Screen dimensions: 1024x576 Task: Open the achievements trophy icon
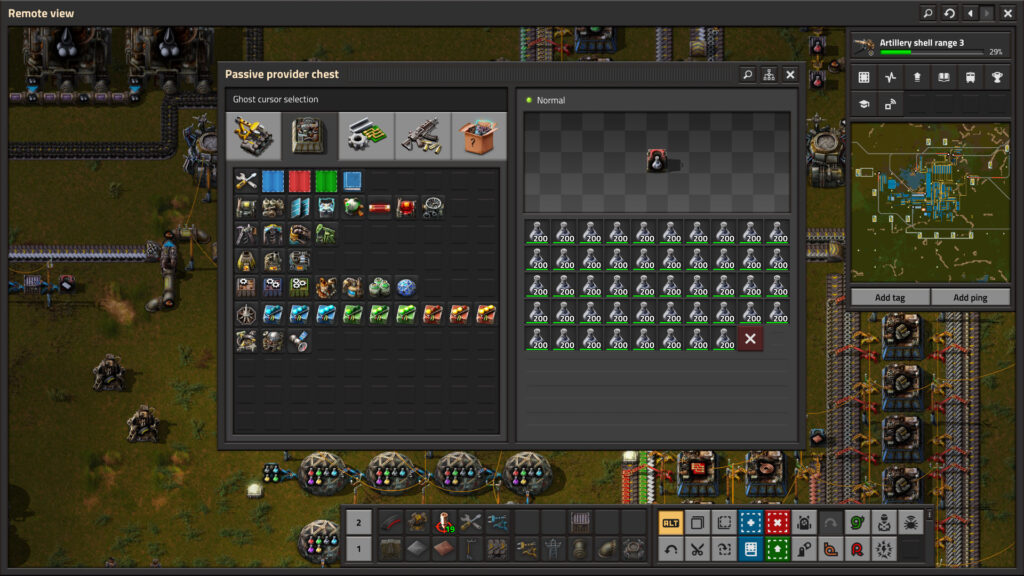[996, 78]
